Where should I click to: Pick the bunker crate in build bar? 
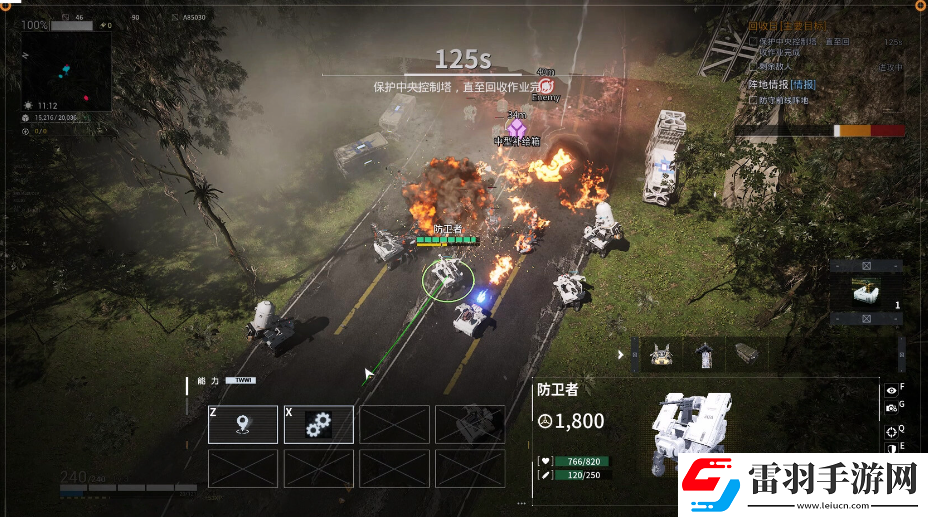(747, 354)
